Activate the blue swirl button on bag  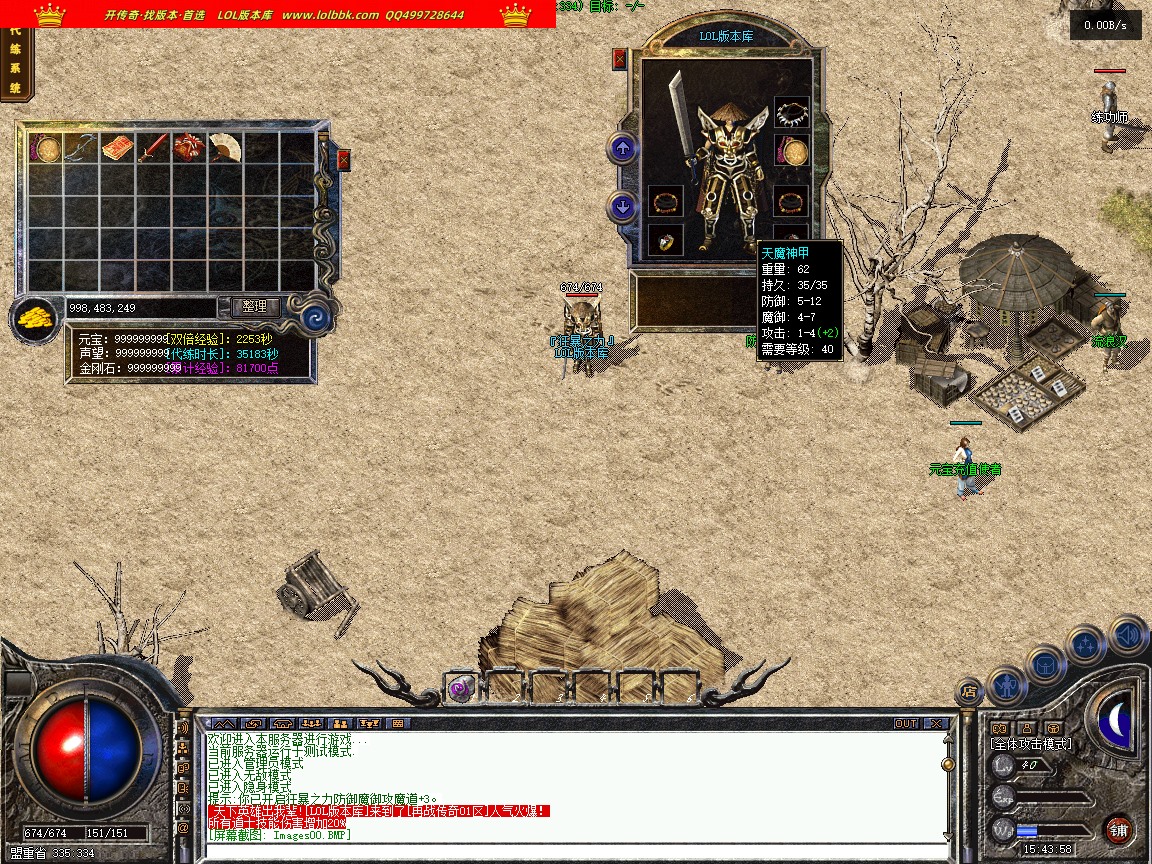point(316,317)
